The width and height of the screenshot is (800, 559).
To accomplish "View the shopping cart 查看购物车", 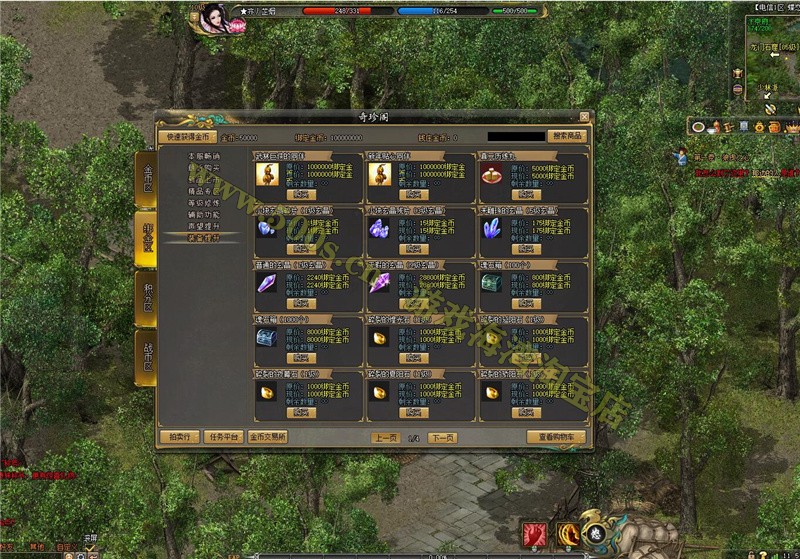I will [555, 437].
